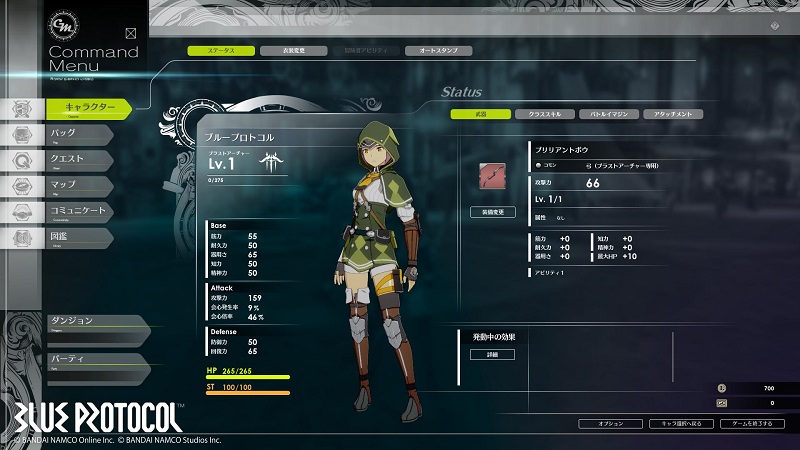Select the 武器 (Weapon) status tab
Viewport: 800px width, 450px height.
pos(480,114)
